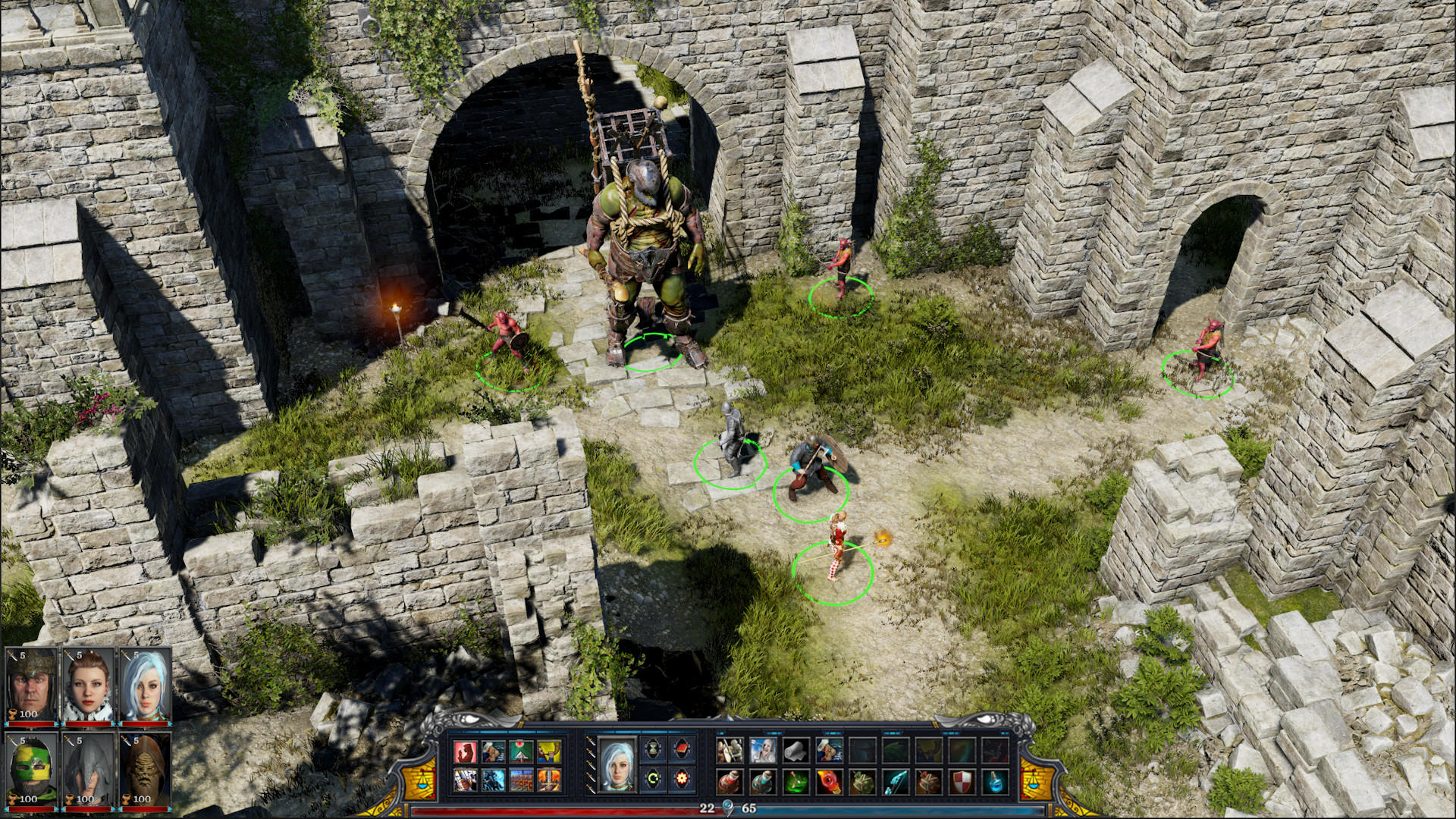Select the helmeted knight portrait at top left
1456x819 pixels.
click(30, 683)
